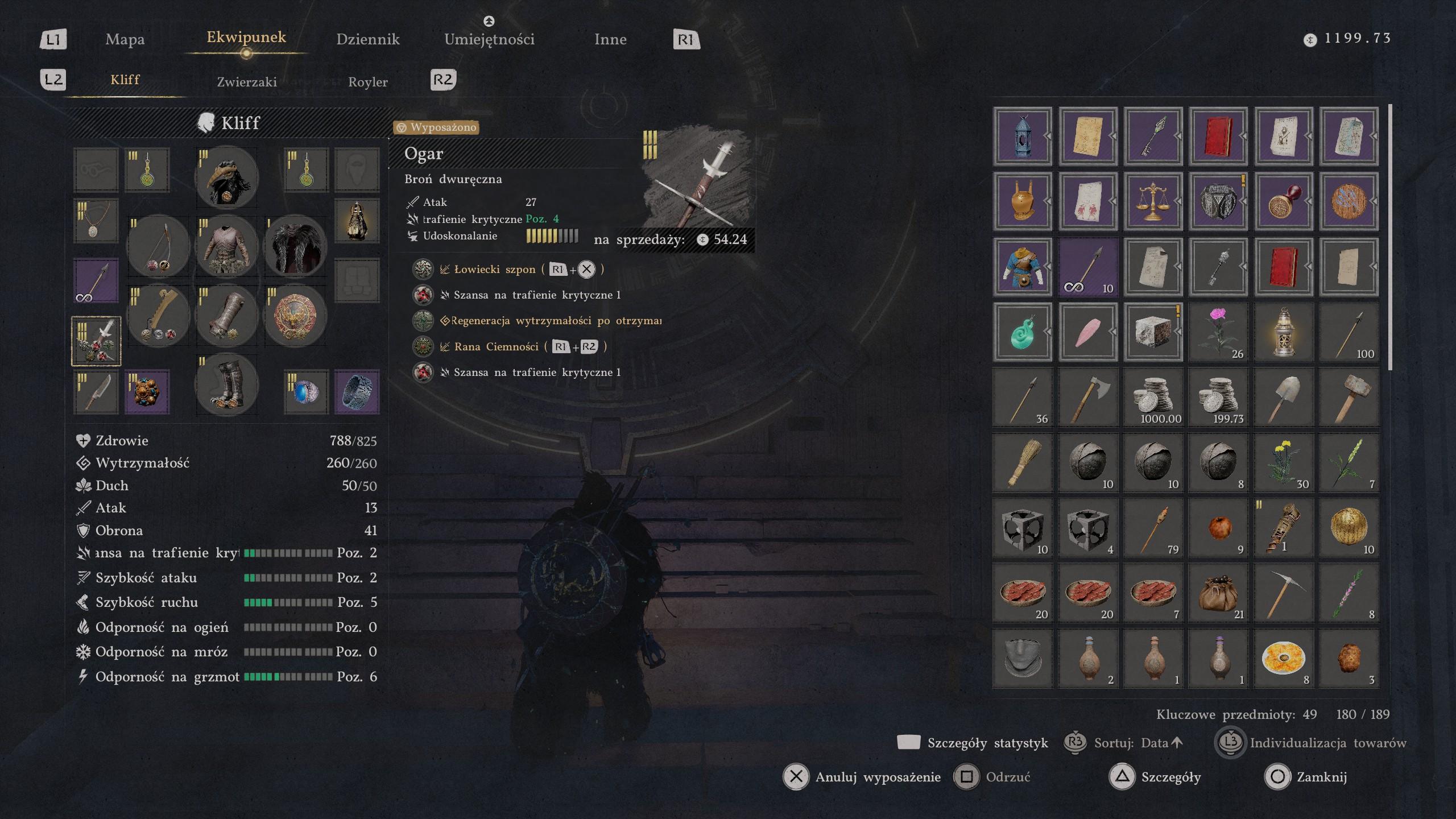1456x819 pixels.
Task: Open the Dziennik tab
Action: pos(367,39)
